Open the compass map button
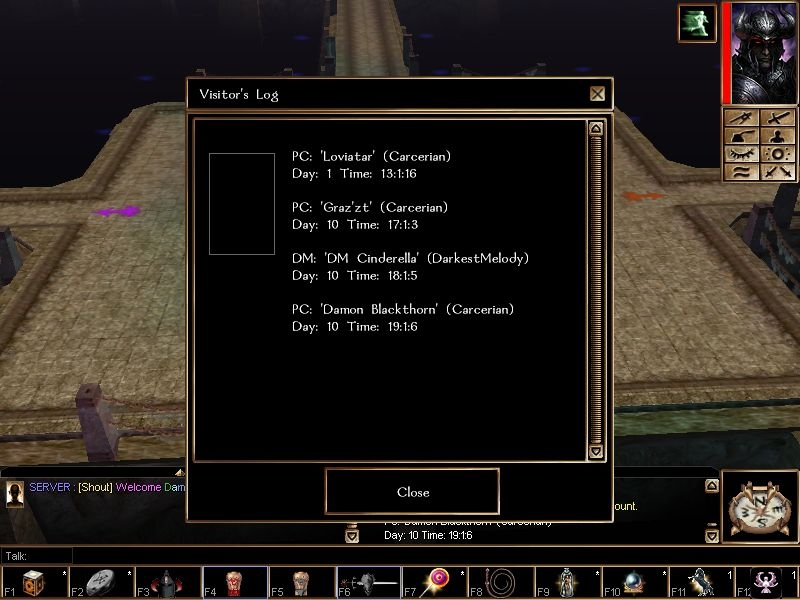 tap(758, 508)
